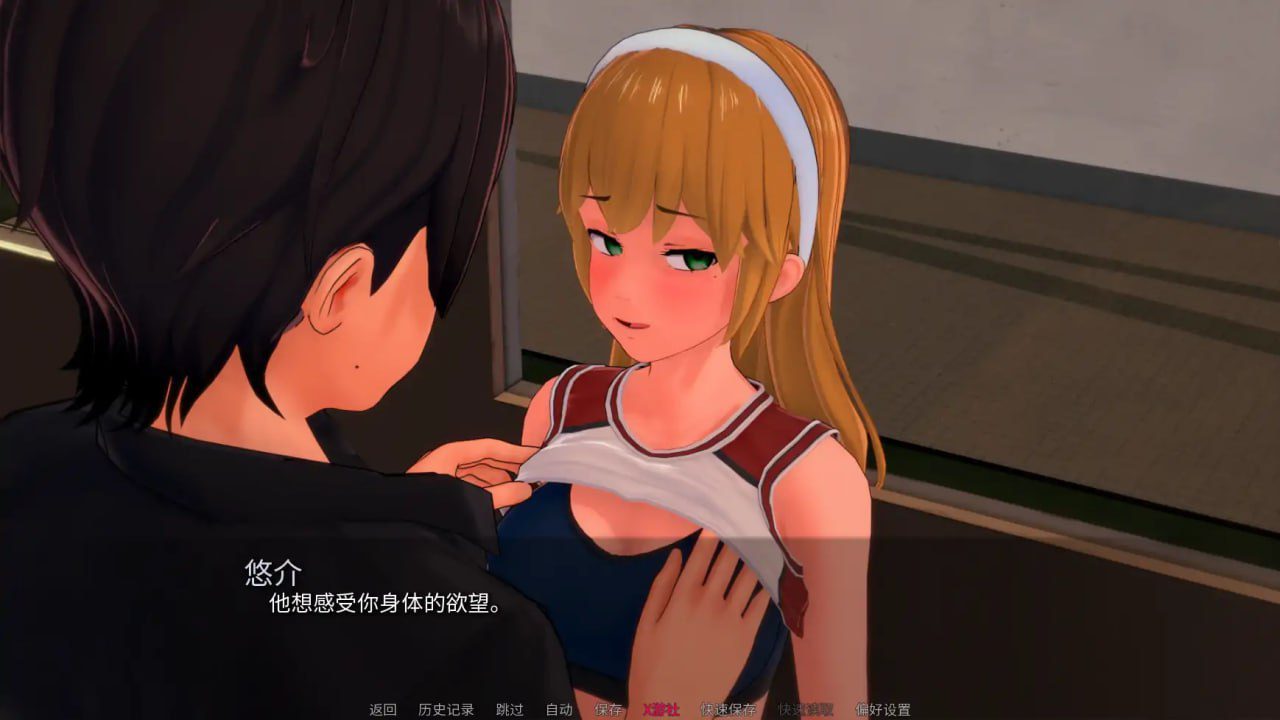Select 保存 in the quick menu bar
1280x720 pixels.
click(x=610, y=709)
